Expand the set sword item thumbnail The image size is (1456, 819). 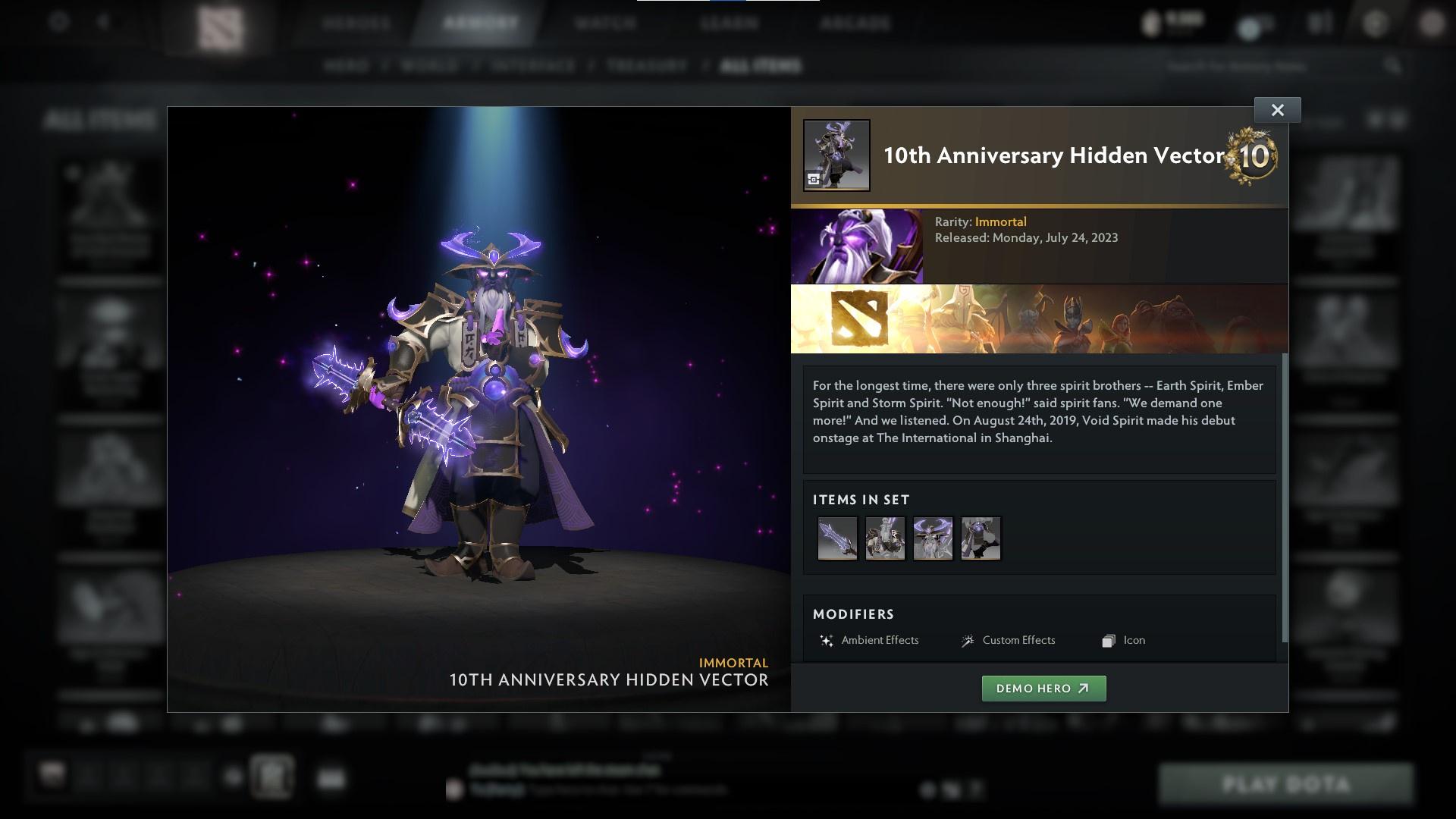(837, 538)
